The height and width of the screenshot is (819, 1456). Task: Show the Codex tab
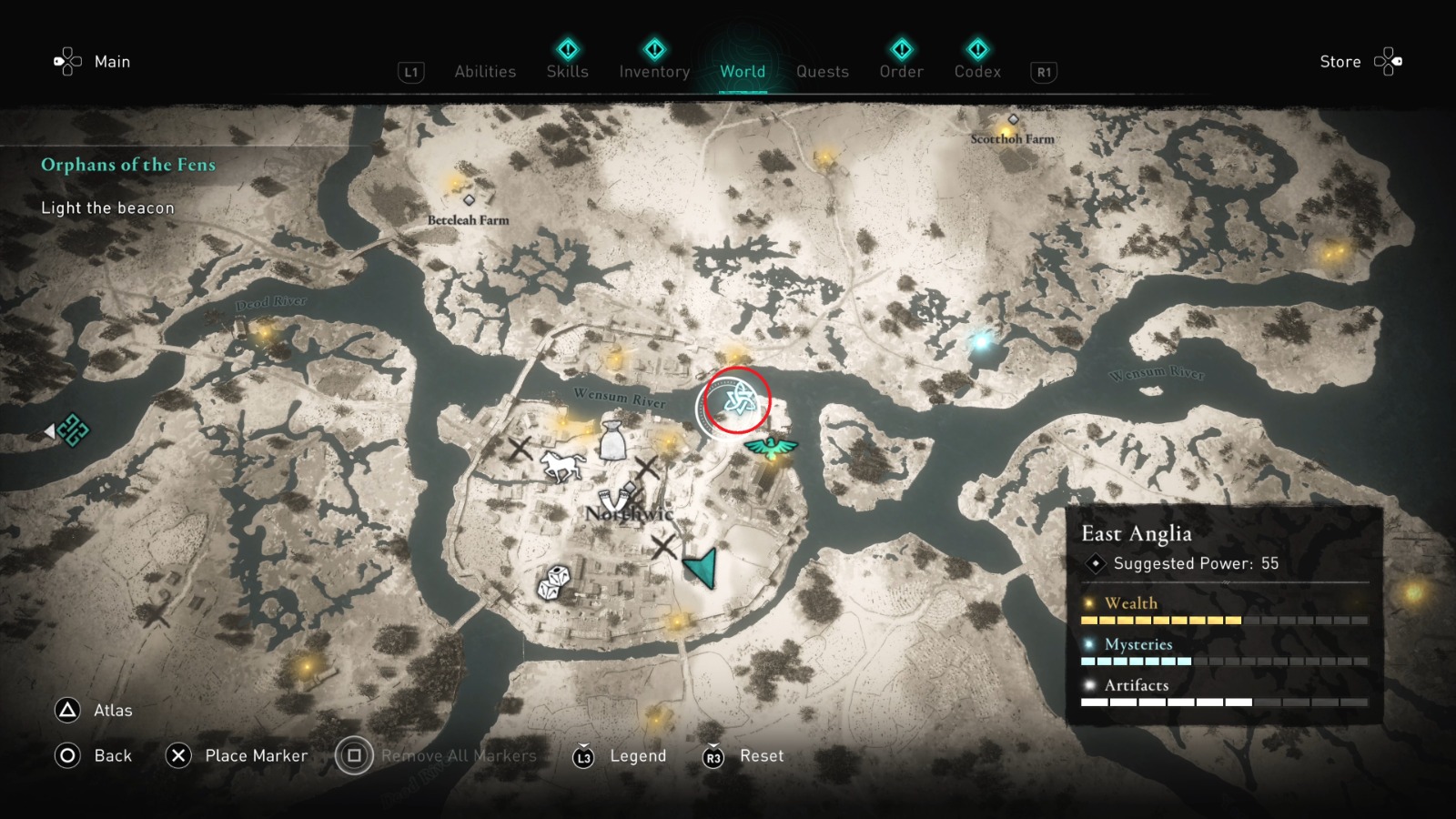coord(977,71)
